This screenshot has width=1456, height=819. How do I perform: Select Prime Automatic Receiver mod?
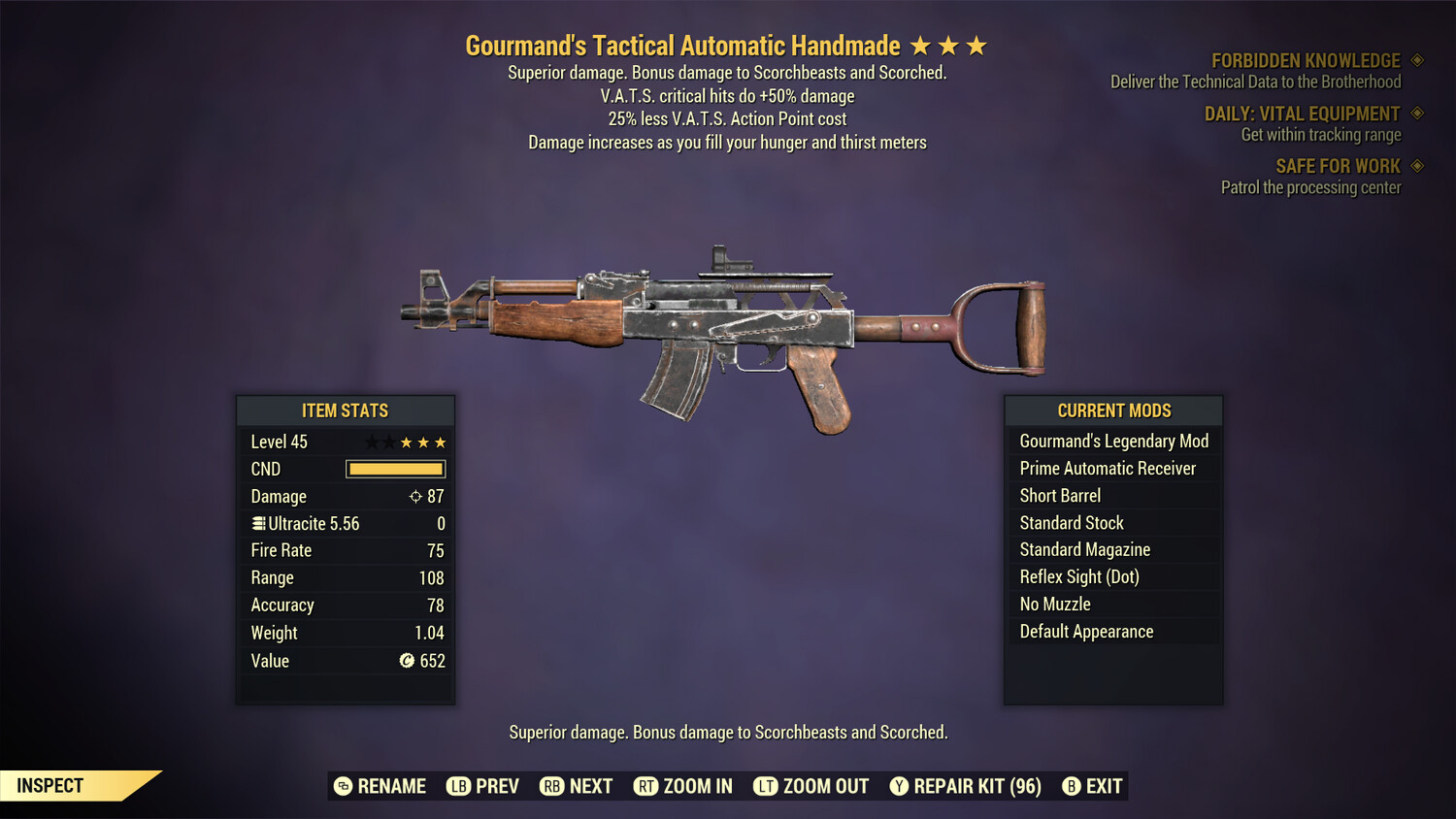click(x=1108, y=469)
